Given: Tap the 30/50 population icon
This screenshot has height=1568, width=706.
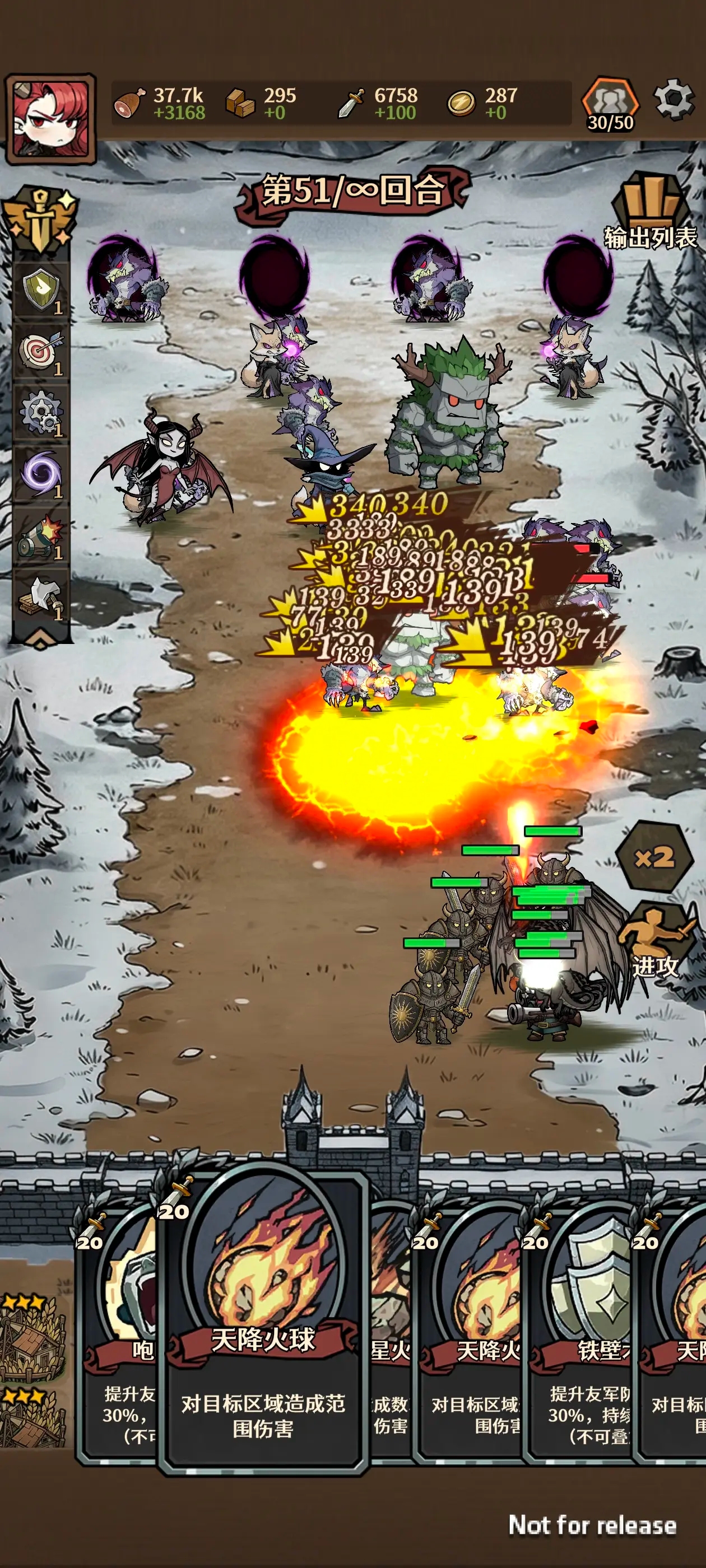Looking at the screenshot, I should point(610,105).
